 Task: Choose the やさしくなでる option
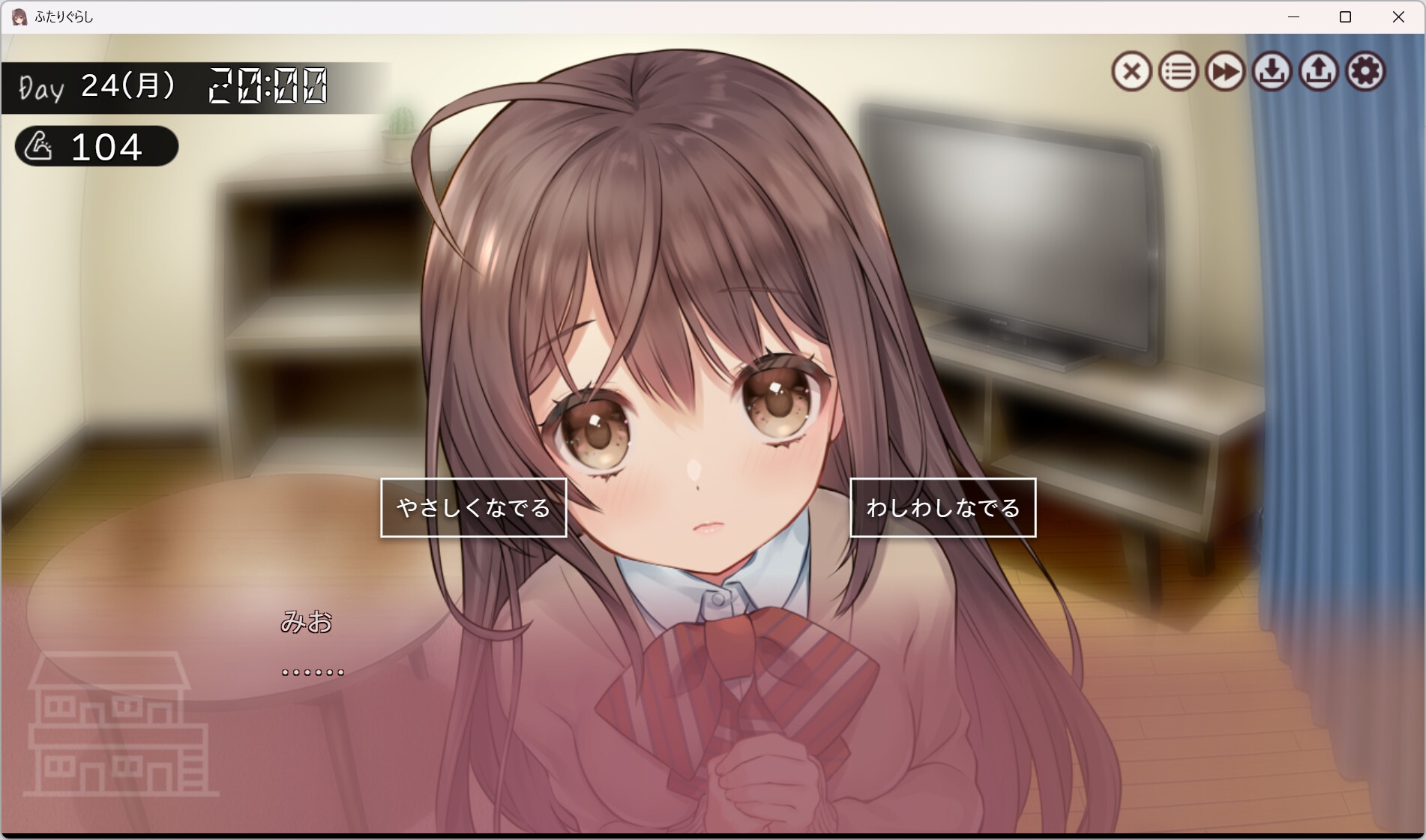click(x=474, y=507)
